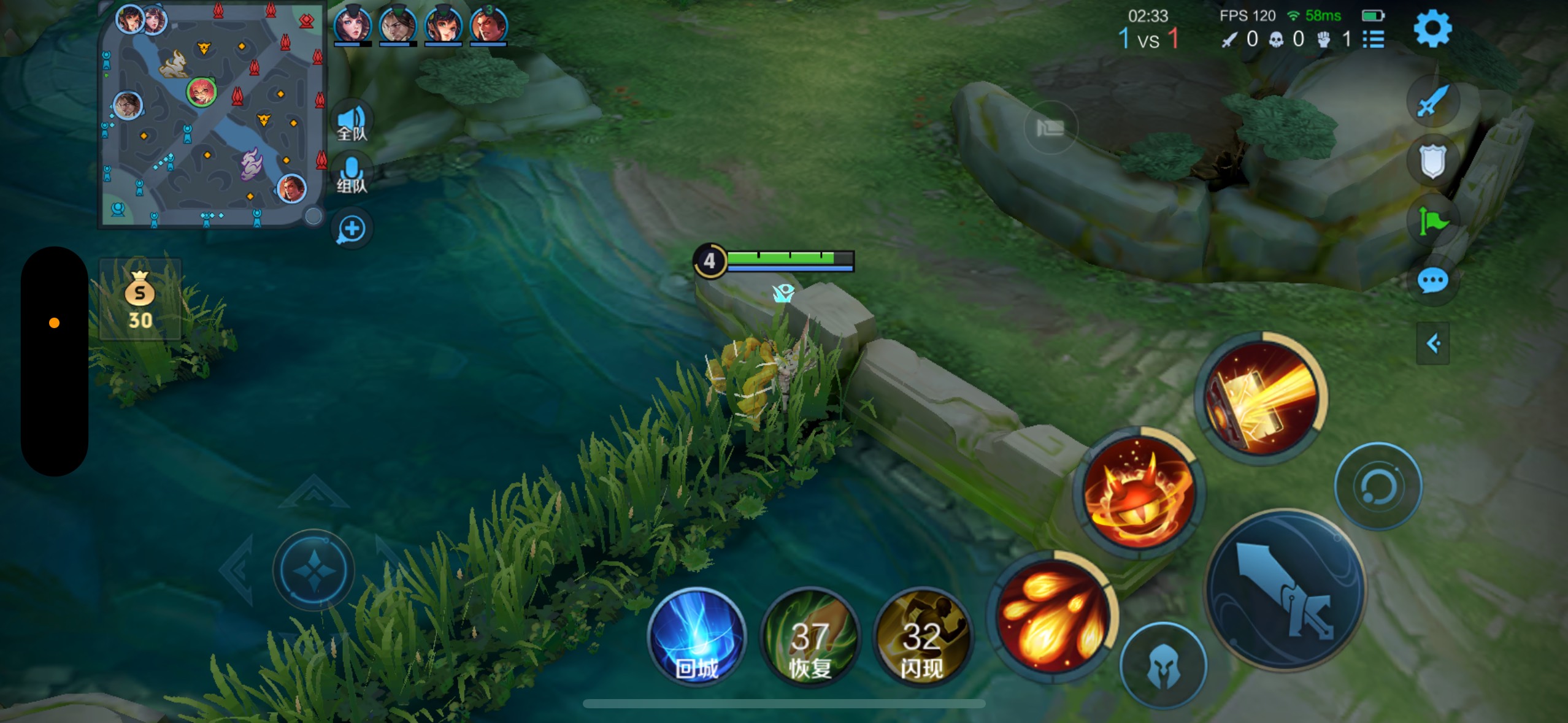Open the settings gear menu
This screenshot has height=723, width=1568.
pyautogui.click(x=1432, y=29)
